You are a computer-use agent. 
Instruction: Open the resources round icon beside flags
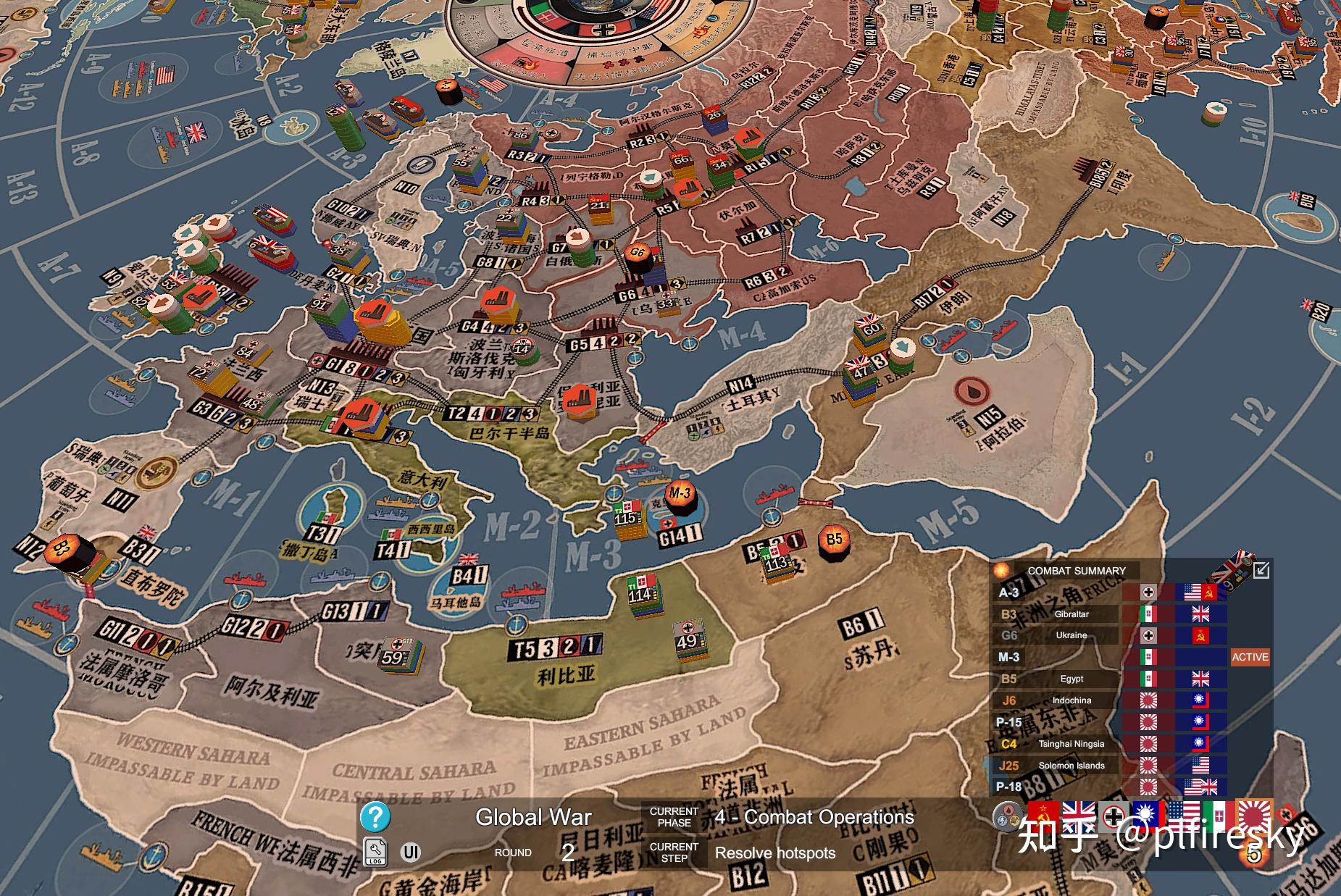(x=1007, y=816)
